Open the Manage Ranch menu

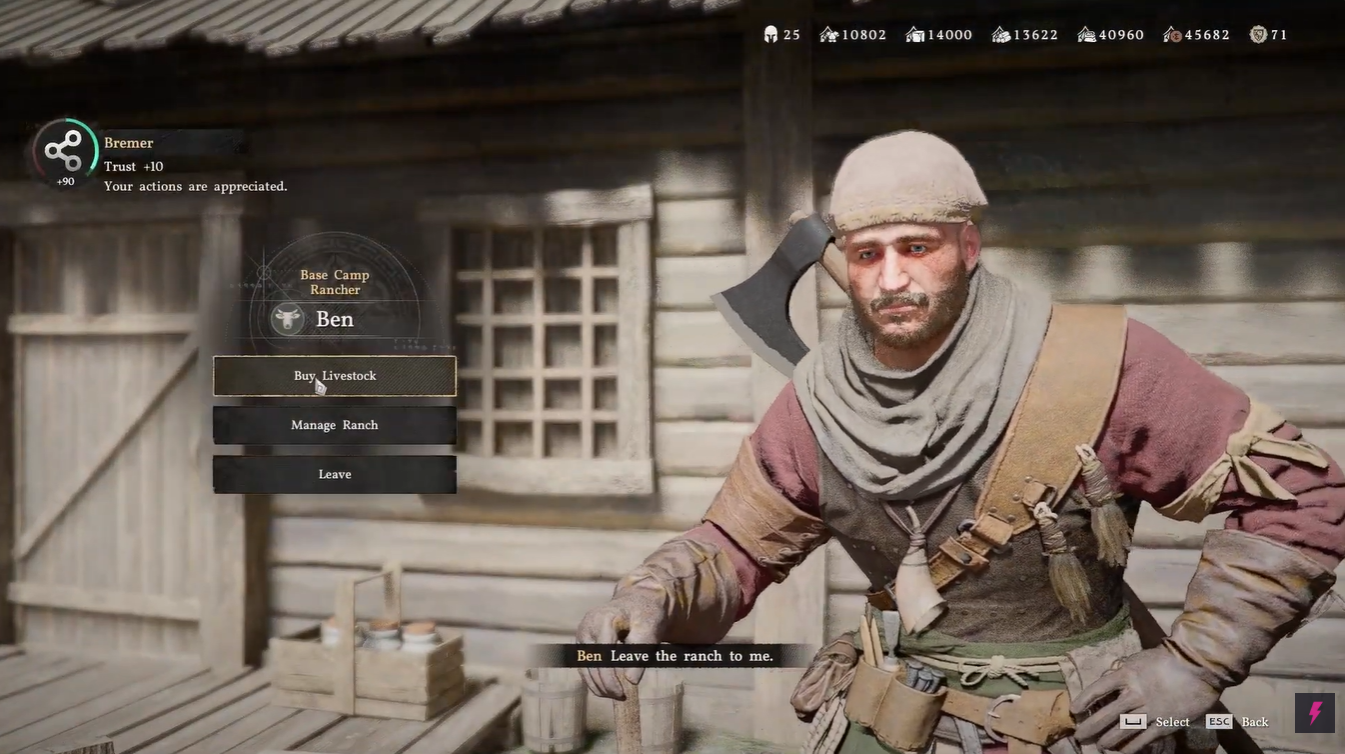tap(334, 425)
